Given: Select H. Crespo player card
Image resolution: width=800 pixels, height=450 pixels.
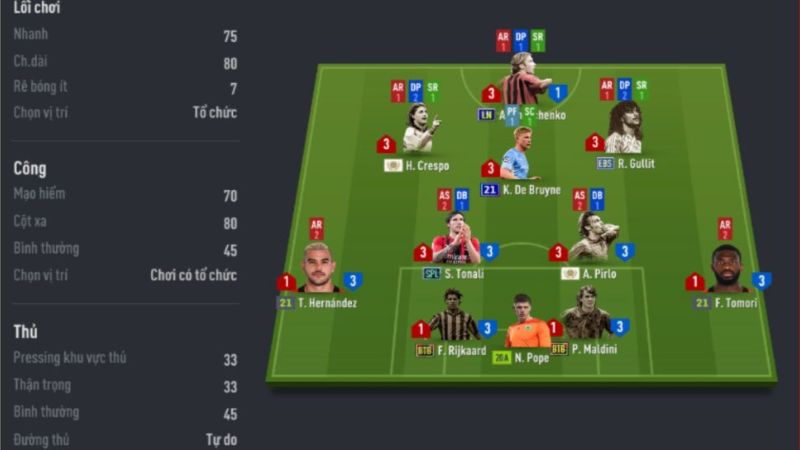Looking at the screenshot, I should click(x=418, y=131).
